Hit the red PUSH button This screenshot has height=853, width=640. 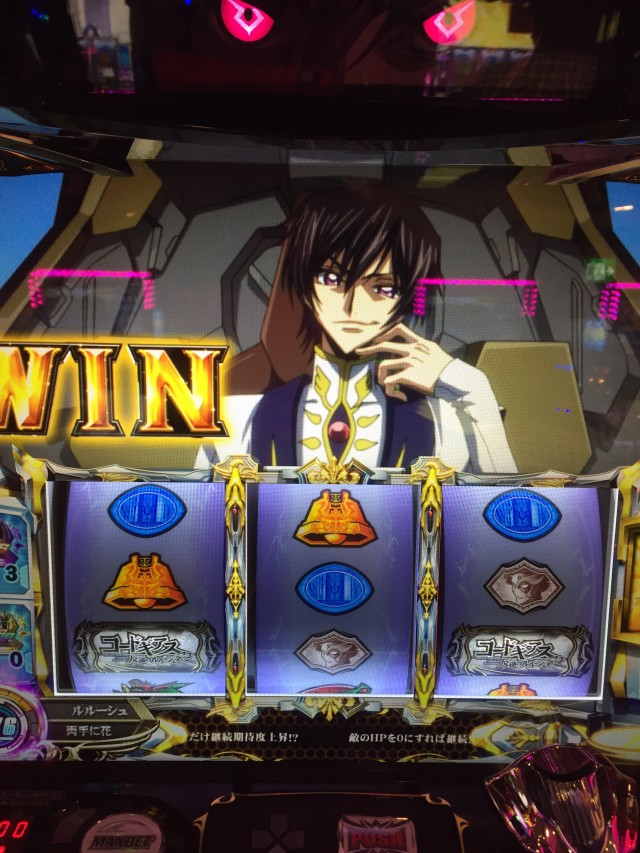[376, 834]
